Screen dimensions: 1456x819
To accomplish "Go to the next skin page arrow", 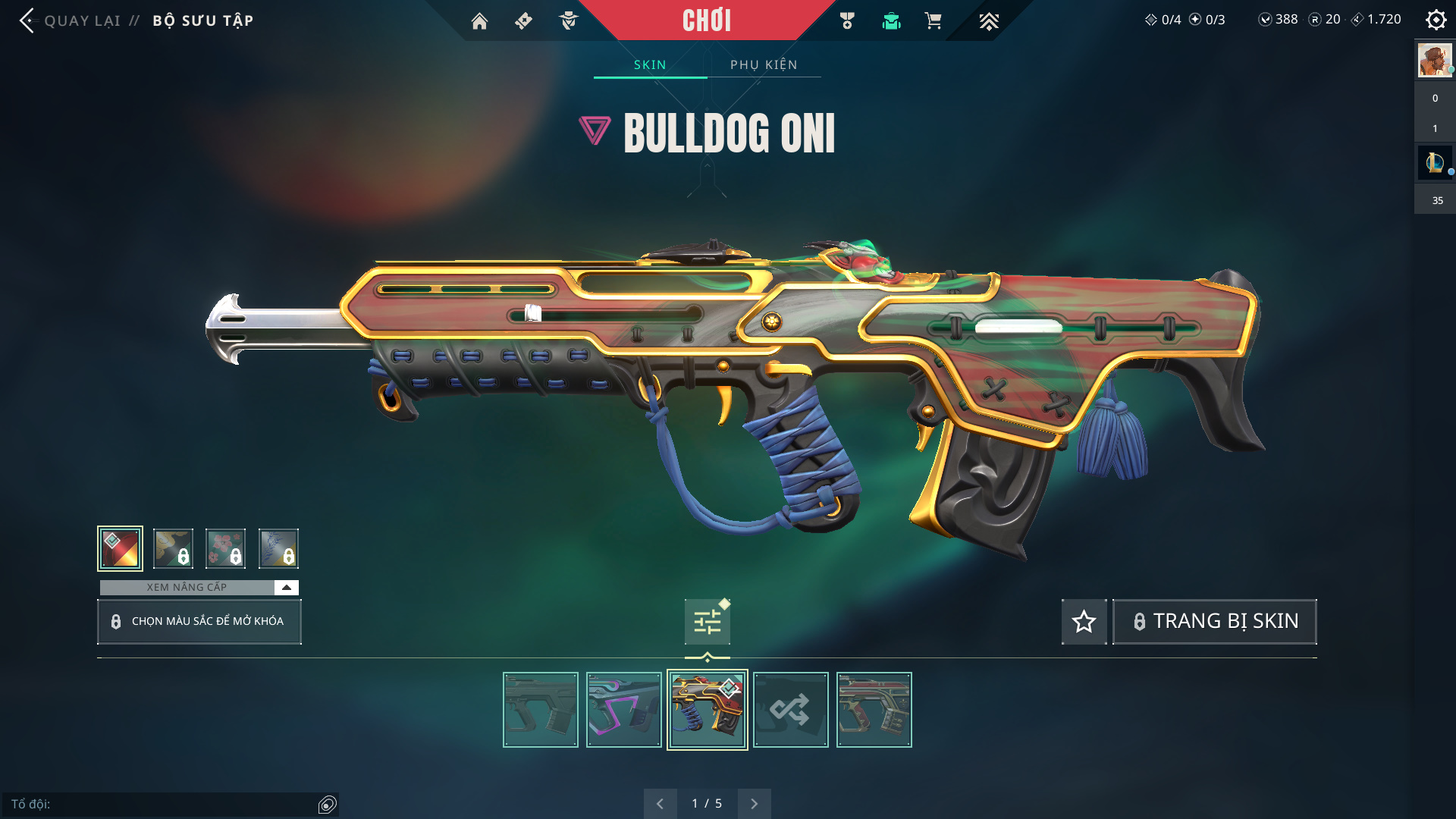I will pos(754,804).
